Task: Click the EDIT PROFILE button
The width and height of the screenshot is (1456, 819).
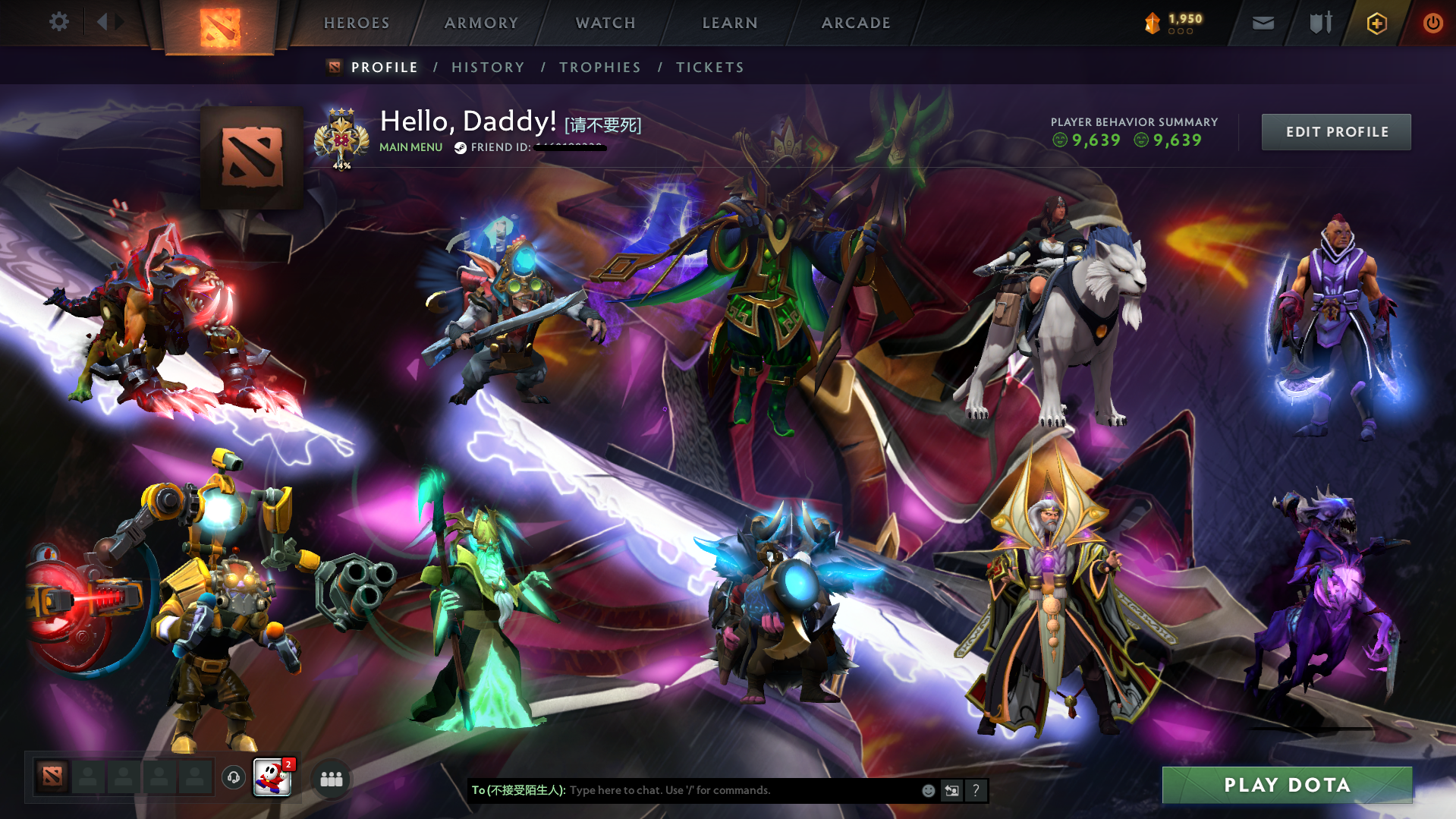Action: click(x=1335, y=131)
